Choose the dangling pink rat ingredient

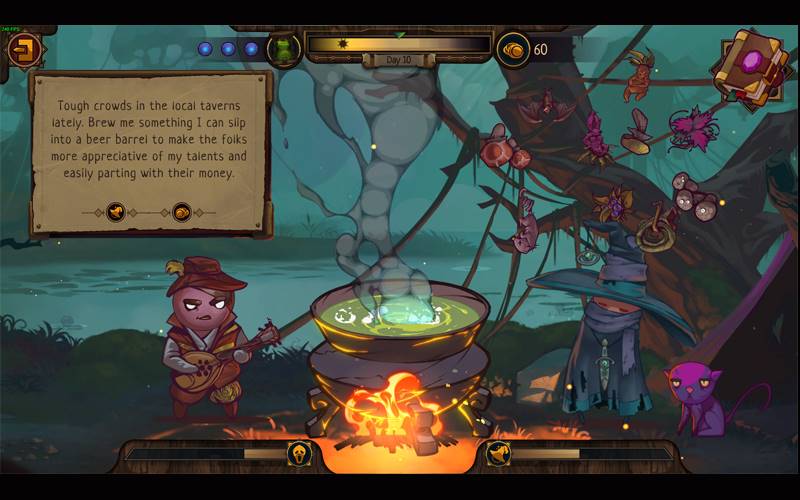[527, 223]
